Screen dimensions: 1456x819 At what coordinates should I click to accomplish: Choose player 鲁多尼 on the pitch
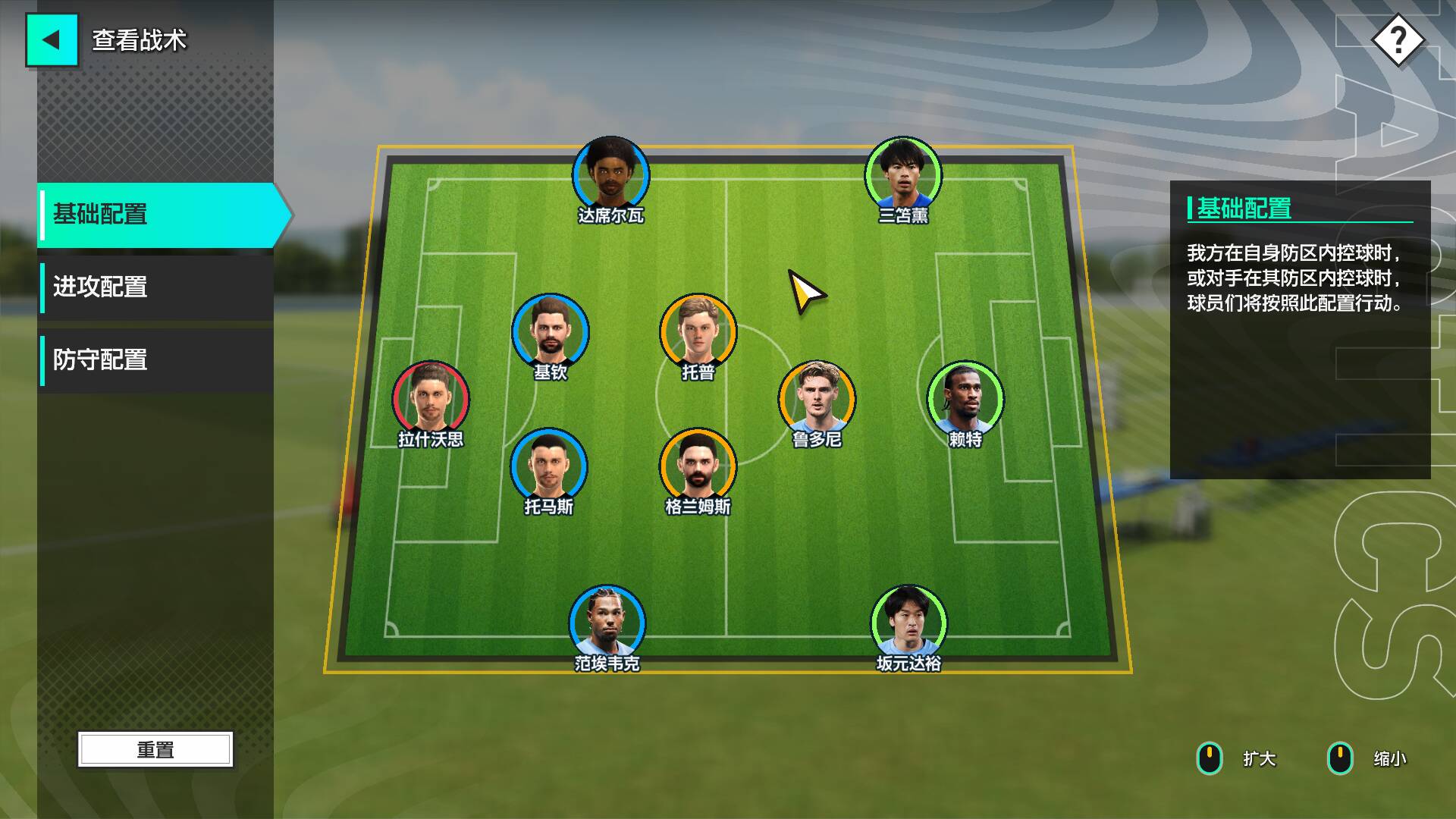pos(817,400)
